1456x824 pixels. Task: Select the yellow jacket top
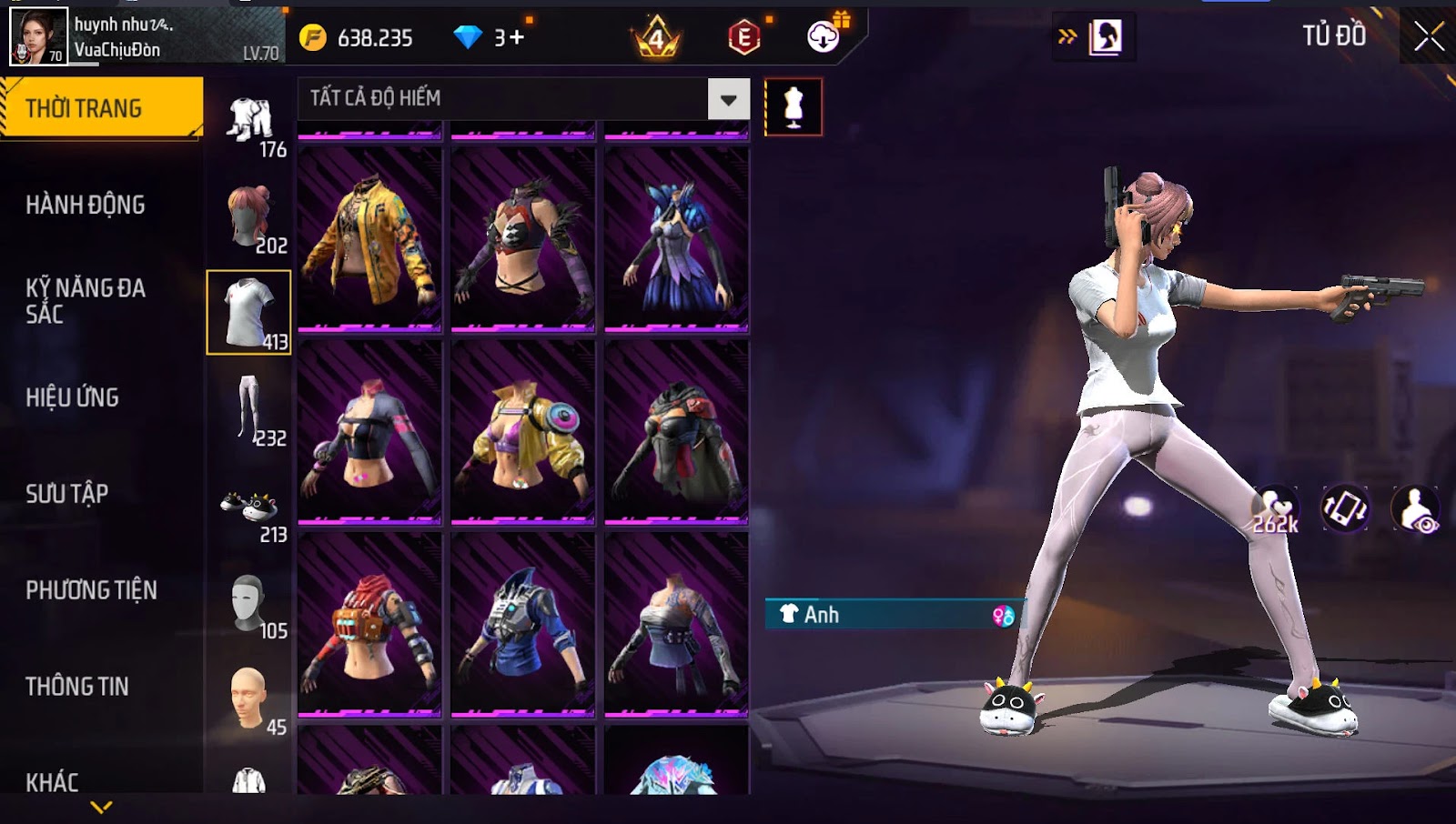(369, 238)
